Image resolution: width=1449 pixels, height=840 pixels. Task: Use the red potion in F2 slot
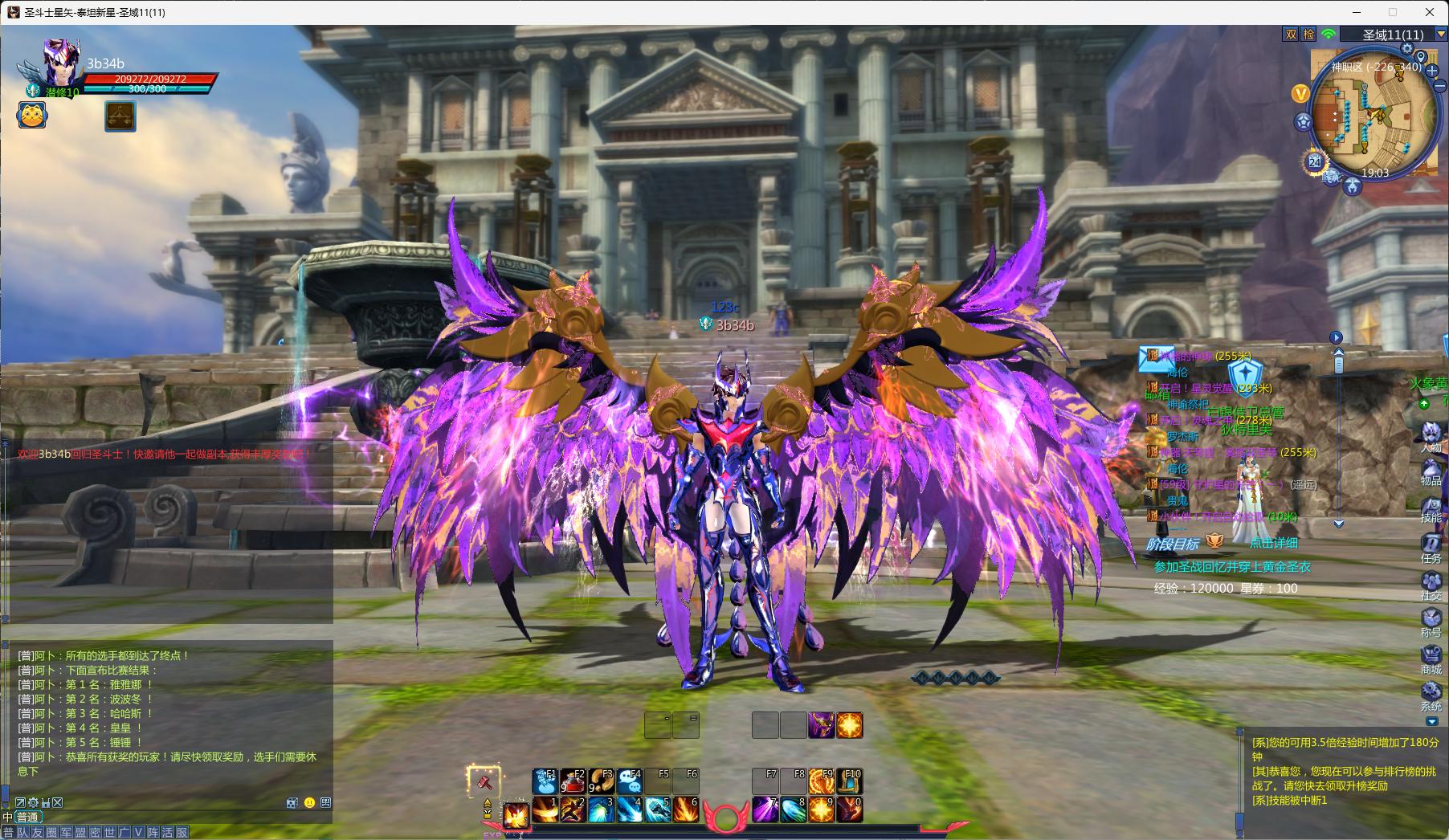573,781
